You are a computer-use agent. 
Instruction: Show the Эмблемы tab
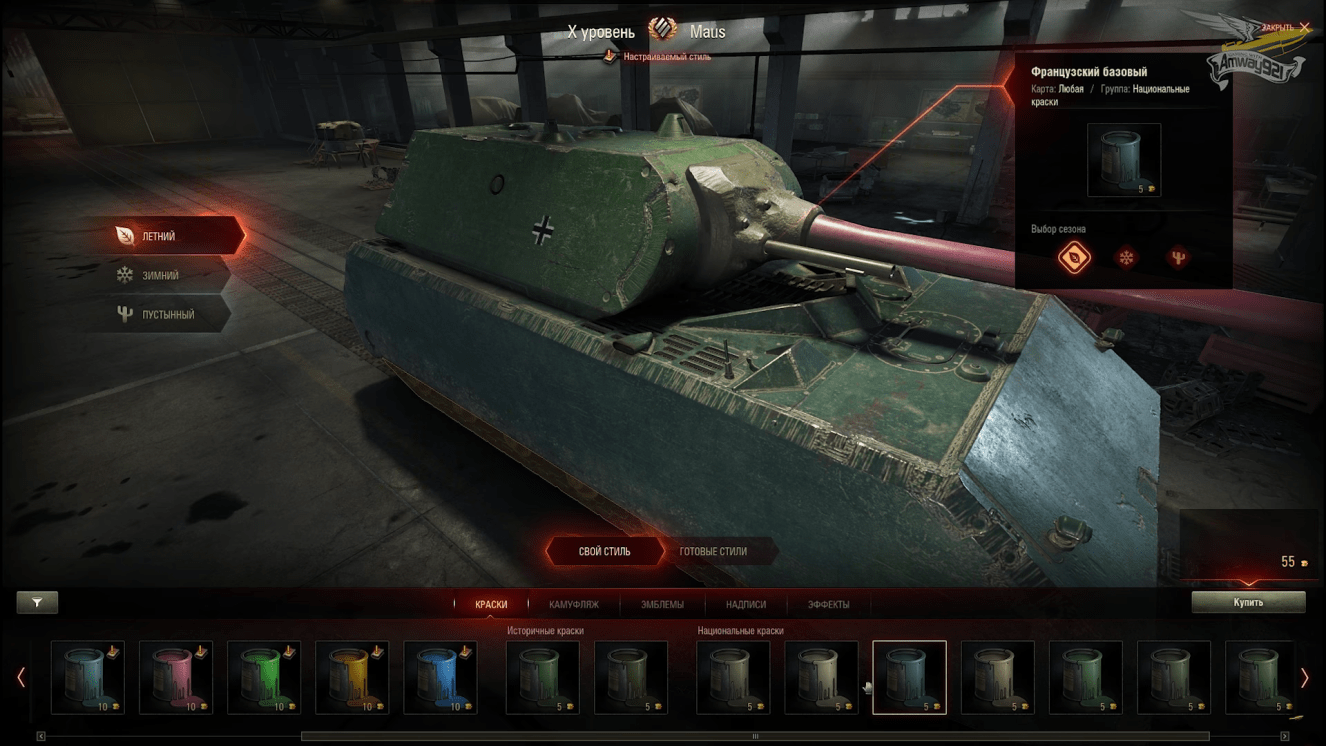662,604
